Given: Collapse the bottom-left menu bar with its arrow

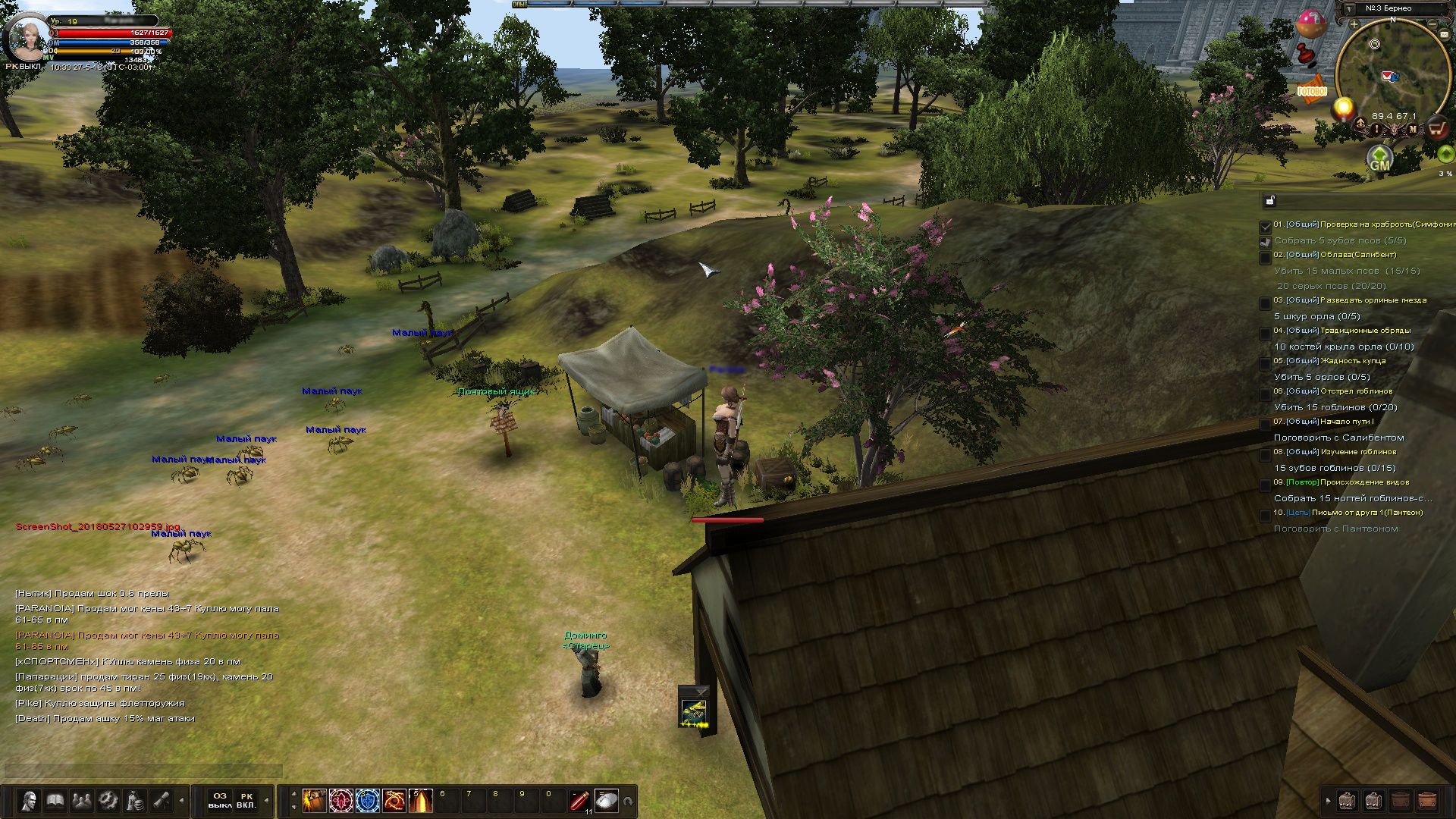Looking at the screenshot, I should click(x=183, y=802).
